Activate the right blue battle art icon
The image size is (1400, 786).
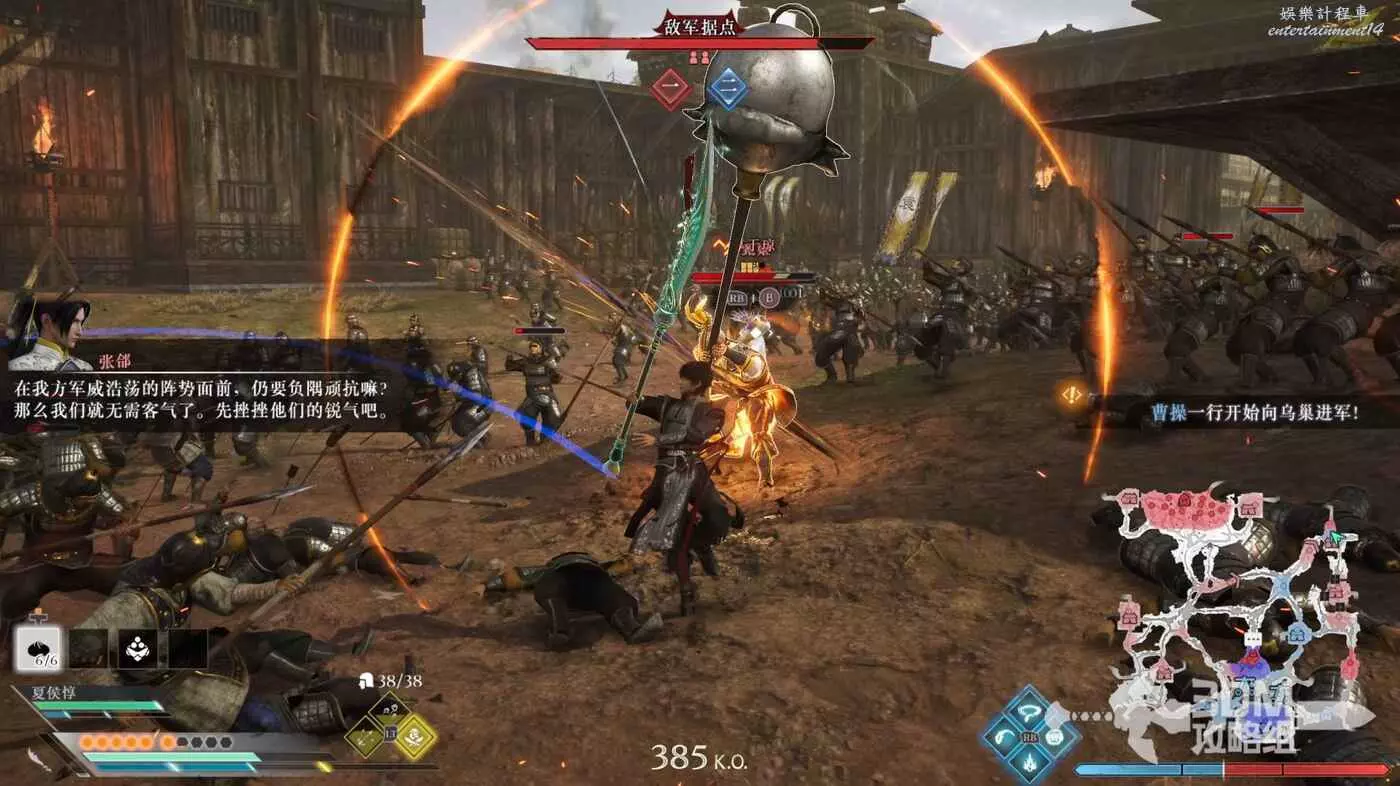click(x=1055, y=737)
